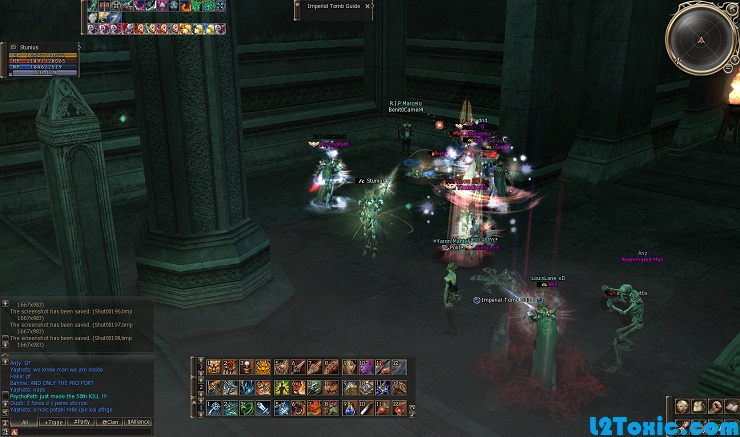Select the @Clan chat tab

click(110, 422)
